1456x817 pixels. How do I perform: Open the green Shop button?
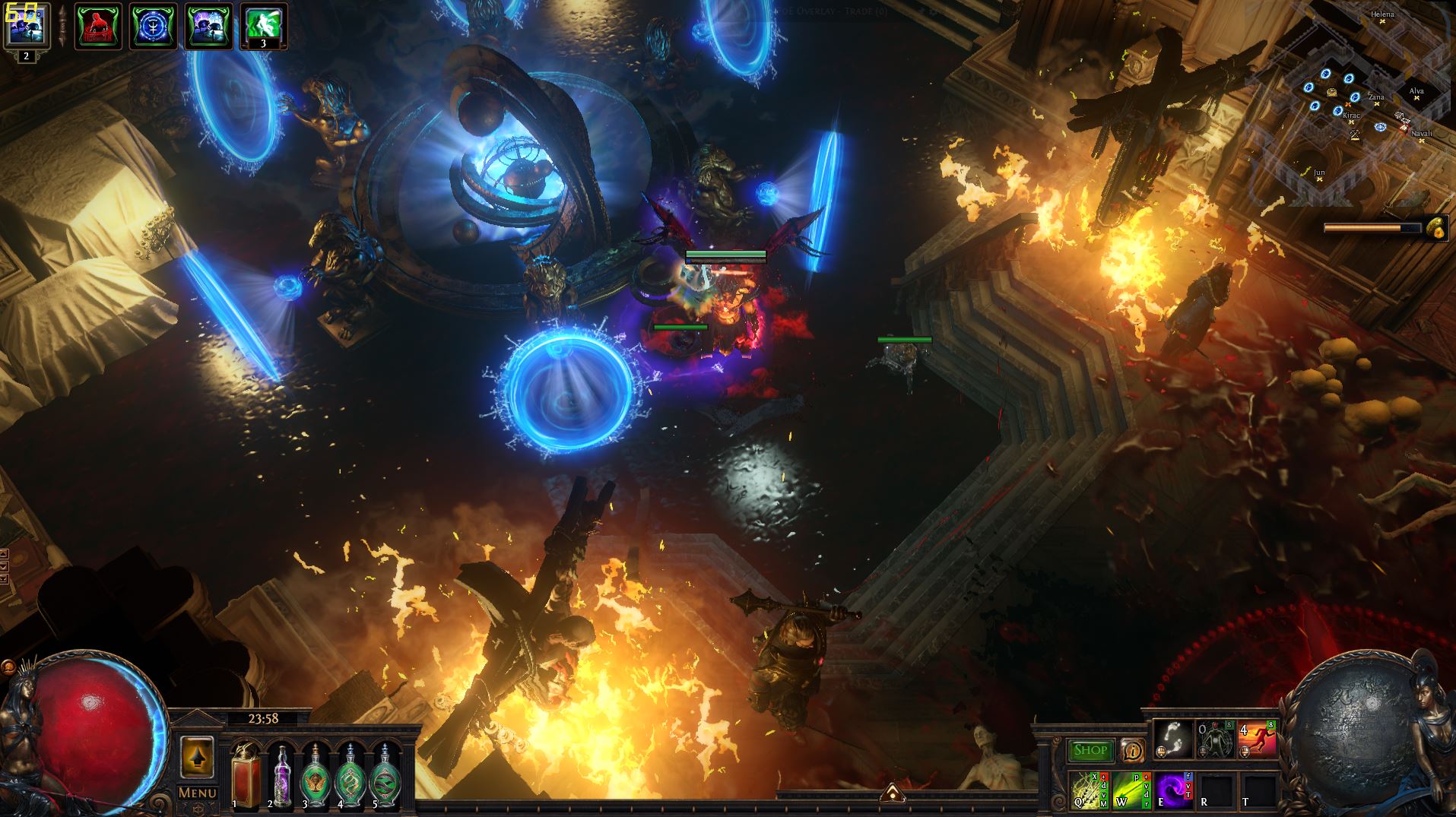click(x=1090, y=750)
